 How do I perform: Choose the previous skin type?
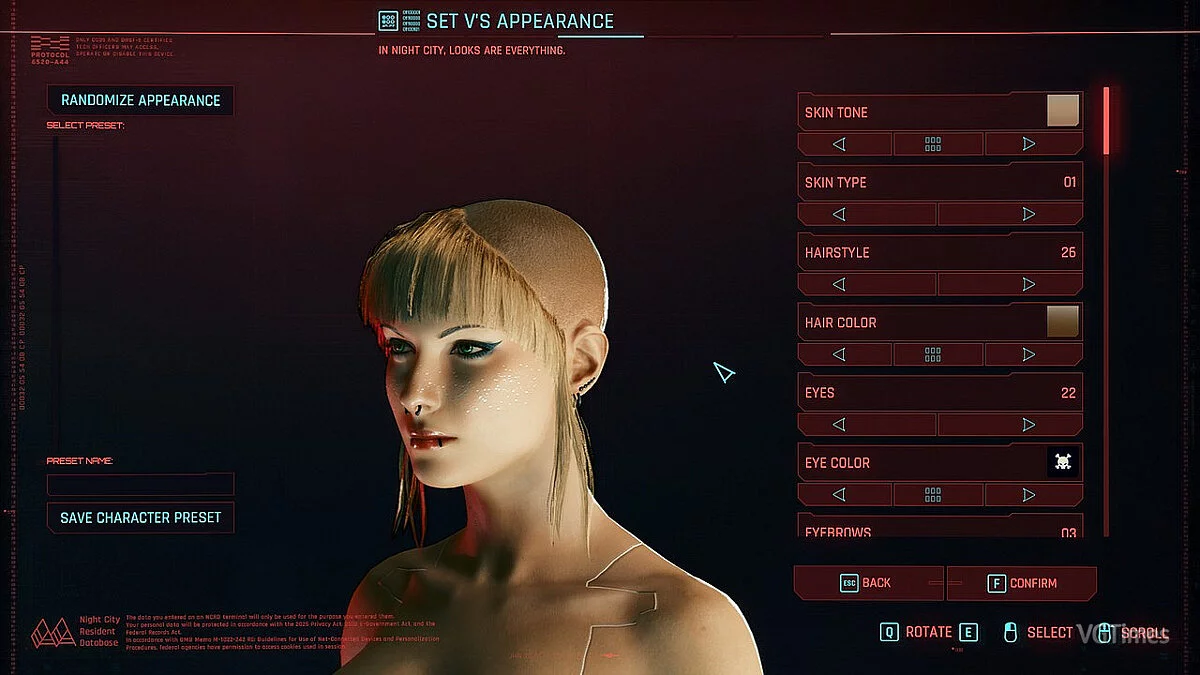[x=840, y=214]
